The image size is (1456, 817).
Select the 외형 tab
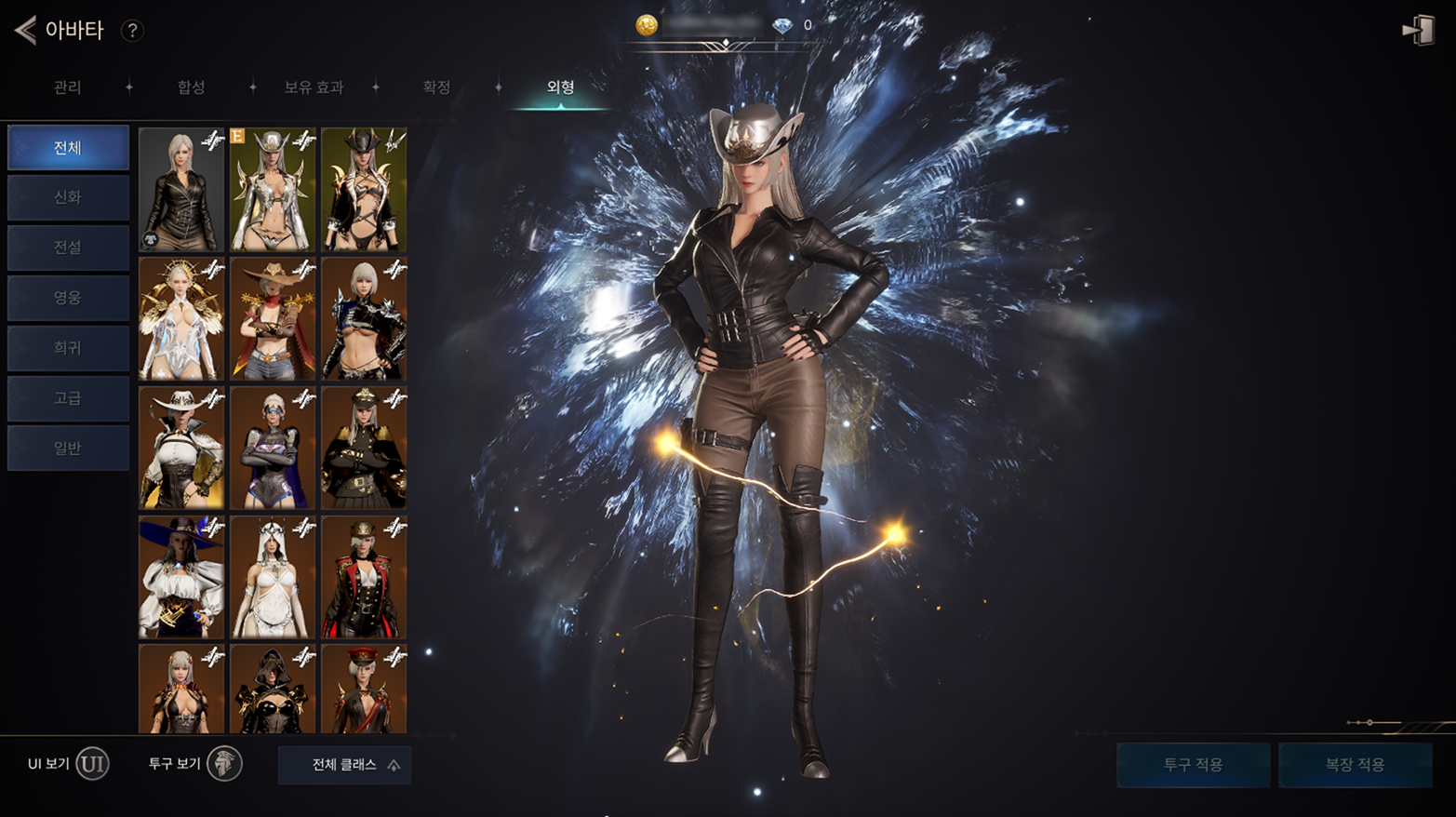click(x=560, y=87)
